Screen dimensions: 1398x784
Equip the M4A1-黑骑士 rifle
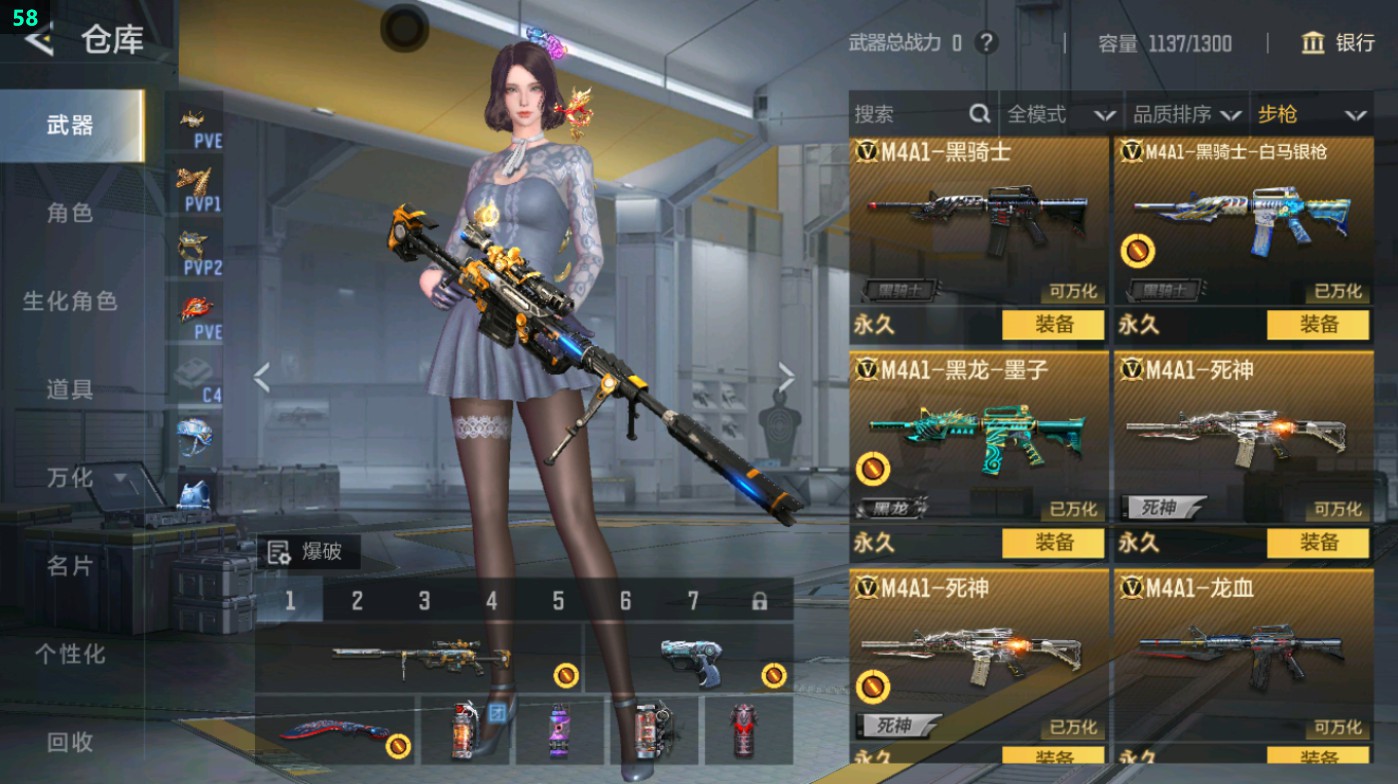pyautogui.click(x=1053, y=325)
